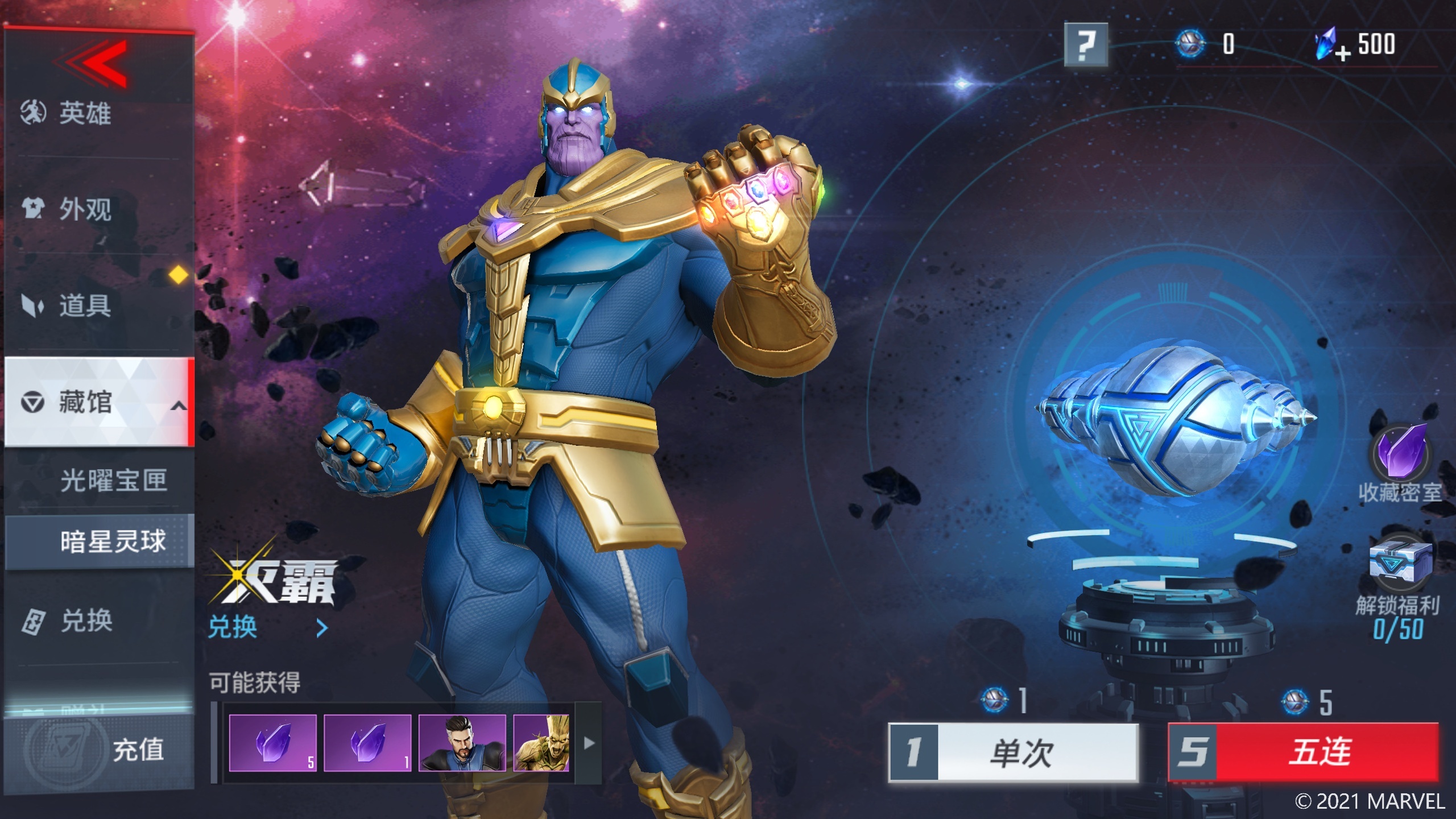Image resolution: width=1456 pixels, height=819 pixels.
Task: View the purple crystal reward marked 1
Action: pos(367,743)
